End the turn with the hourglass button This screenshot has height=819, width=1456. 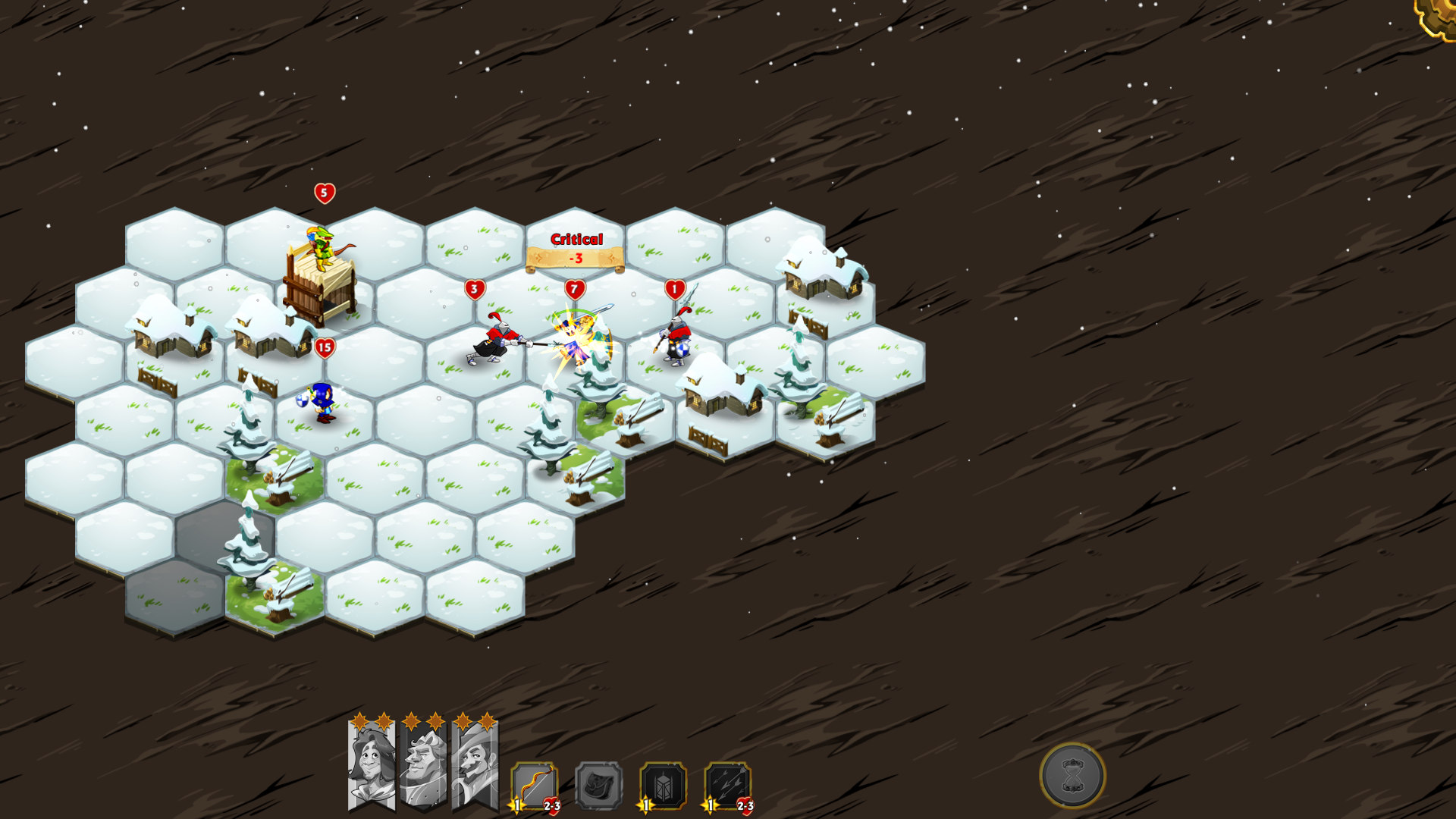(1072, 775)
